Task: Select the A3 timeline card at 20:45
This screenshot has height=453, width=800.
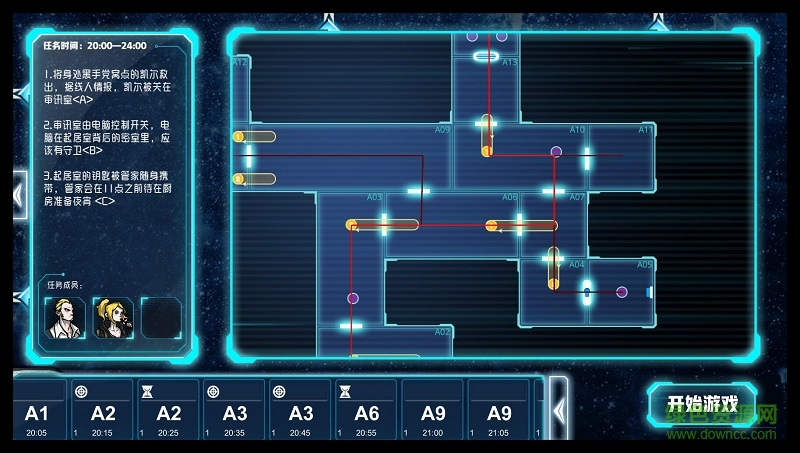Action: pos(300,411)
